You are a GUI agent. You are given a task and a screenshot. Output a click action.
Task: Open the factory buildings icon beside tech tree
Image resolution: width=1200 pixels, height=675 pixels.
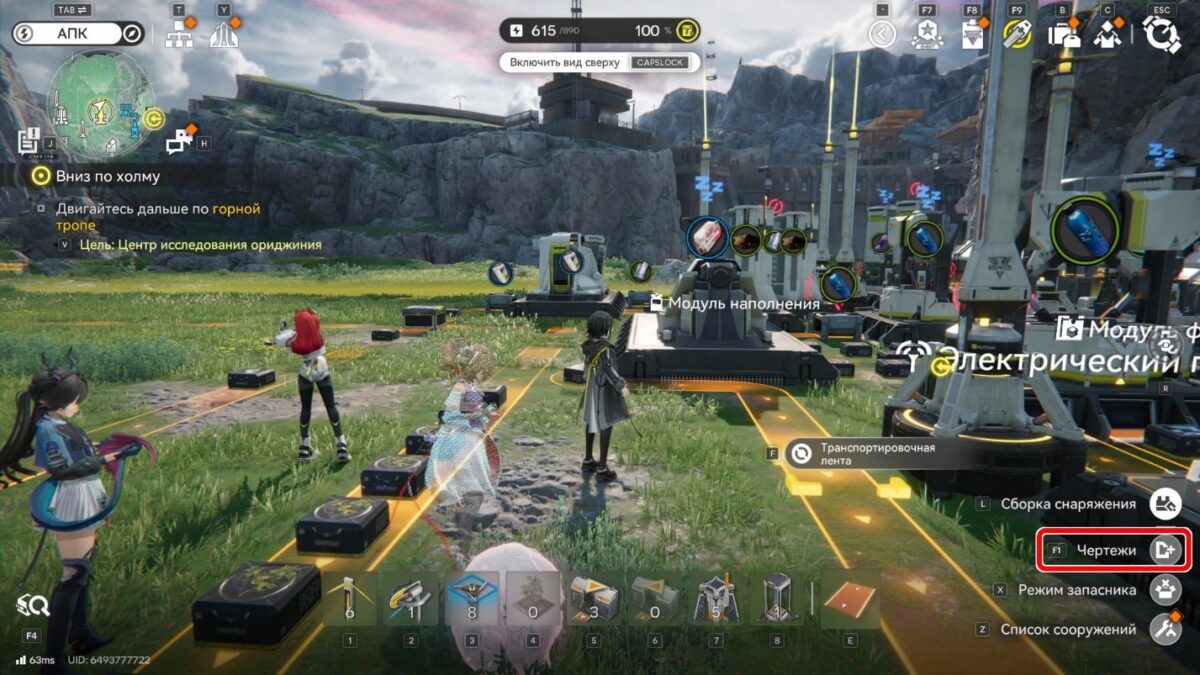pyautogui.click(x=224, y=36)
